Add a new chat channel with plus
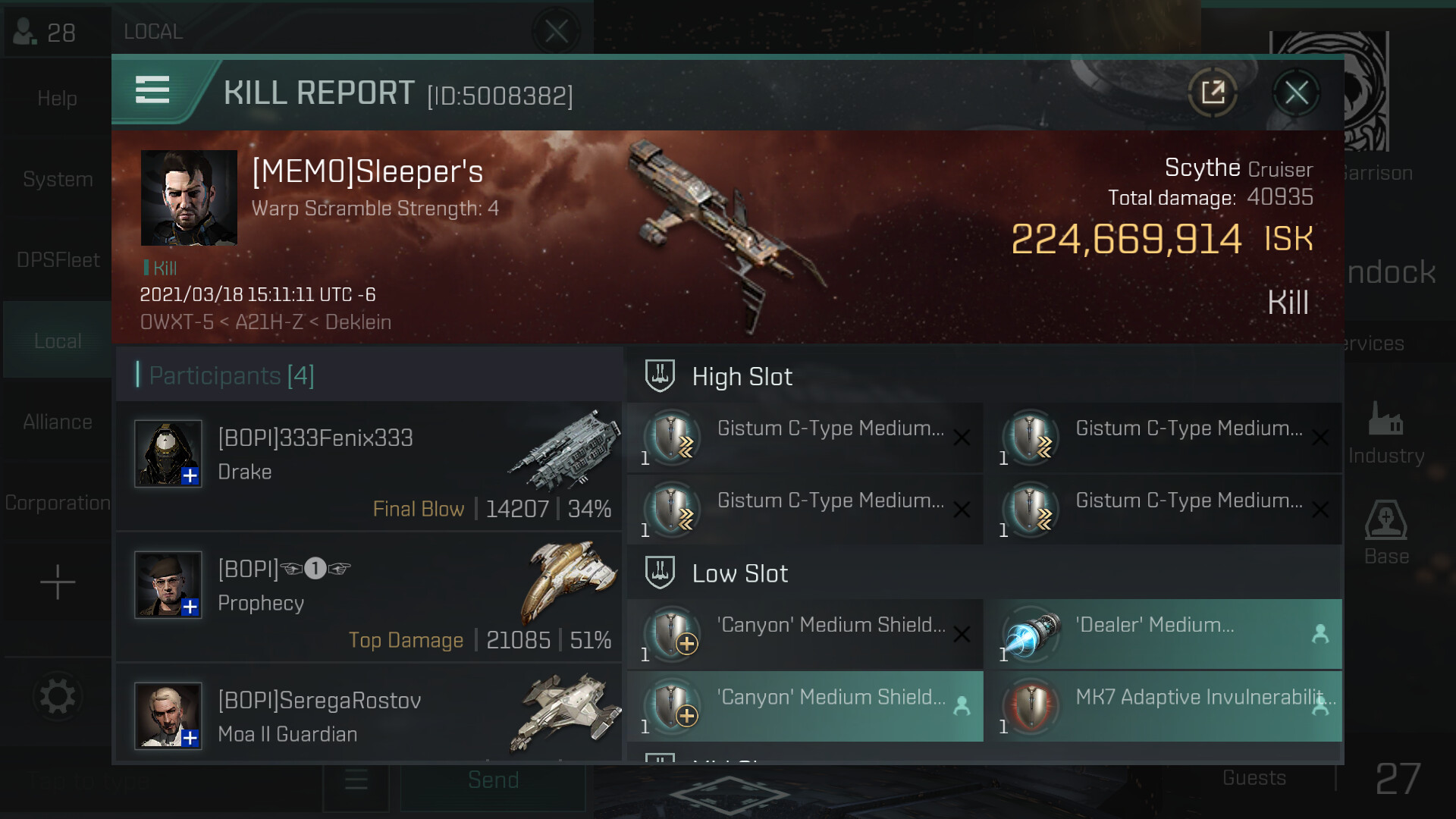Image resolution: width=1456 pixels, height=819 pixels. 58,582
